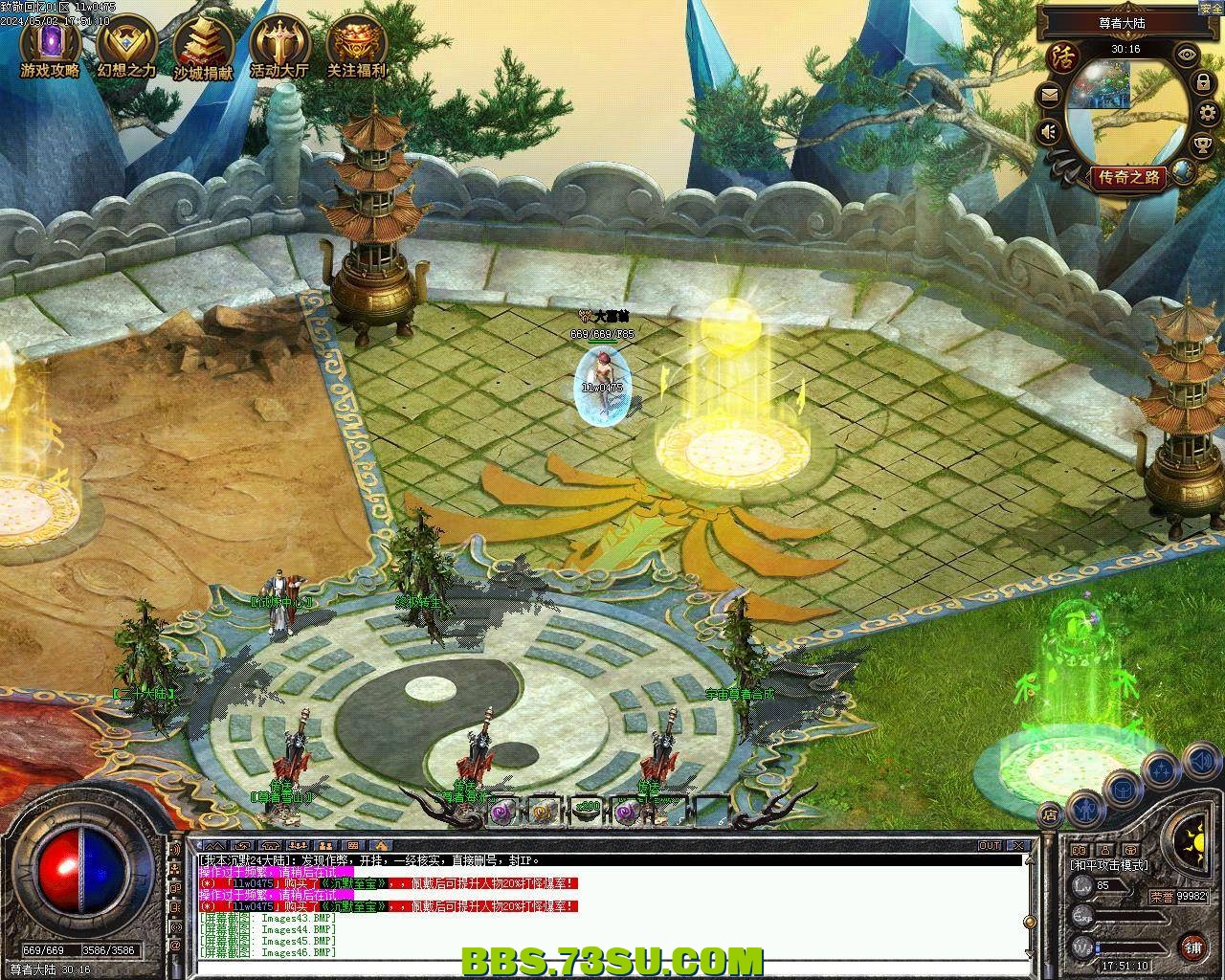Open the trophy ranking icon
1225x980 pixels.
tap(1202, 145)
